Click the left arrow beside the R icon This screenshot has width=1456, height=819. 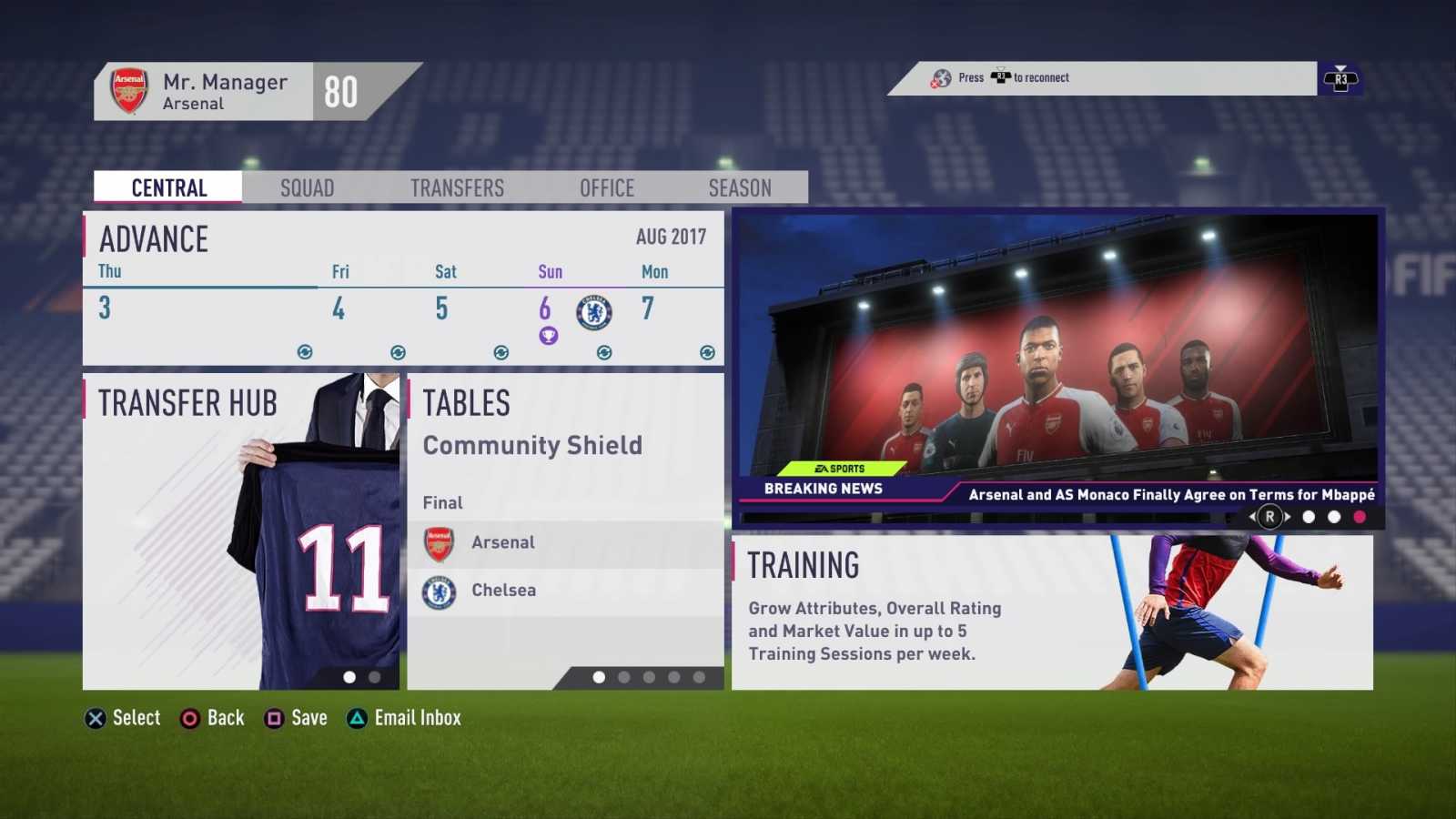coord(1253,517)
